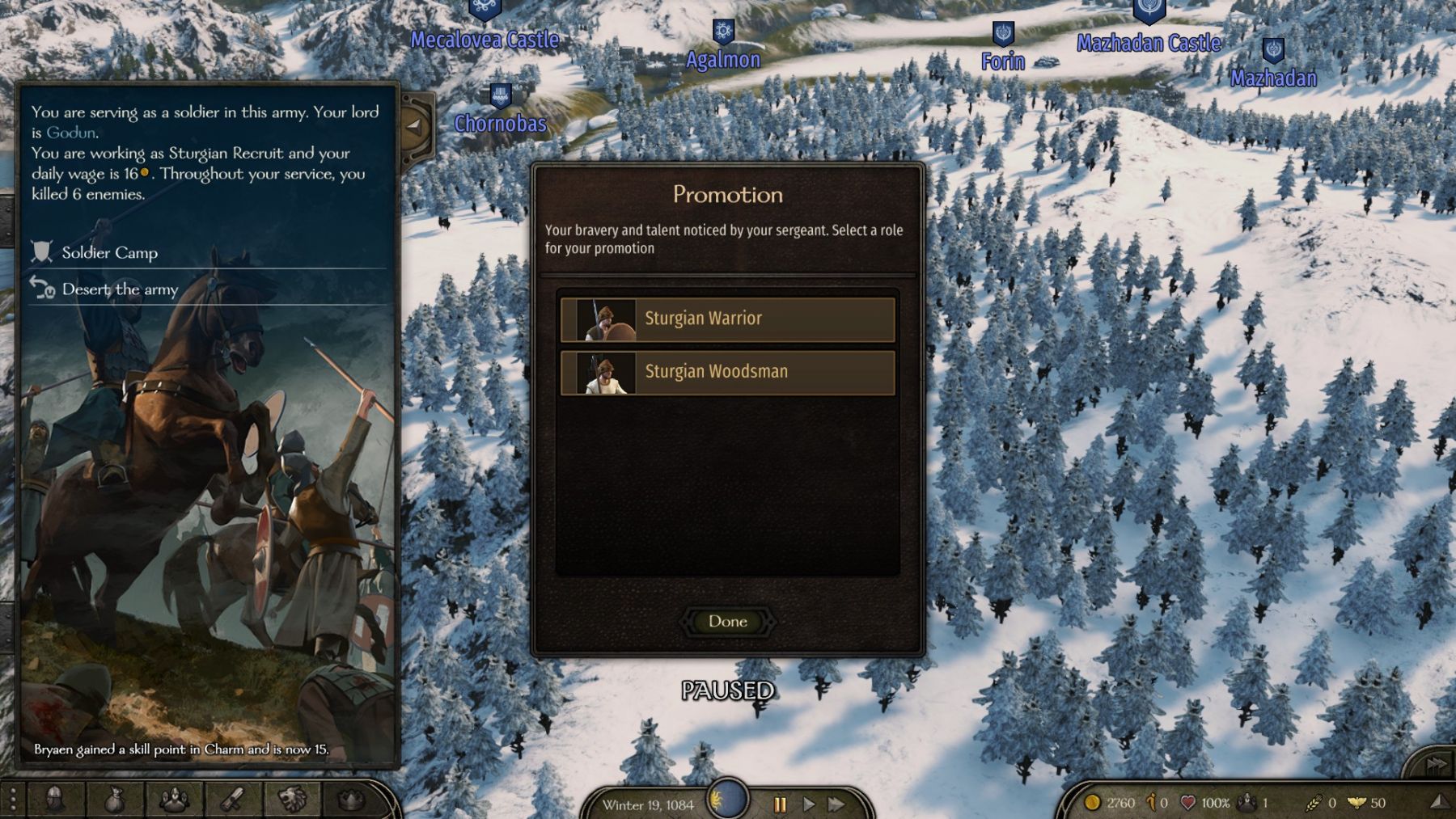
Task: Open the inventory money bag icon
Action: (115, 800)
